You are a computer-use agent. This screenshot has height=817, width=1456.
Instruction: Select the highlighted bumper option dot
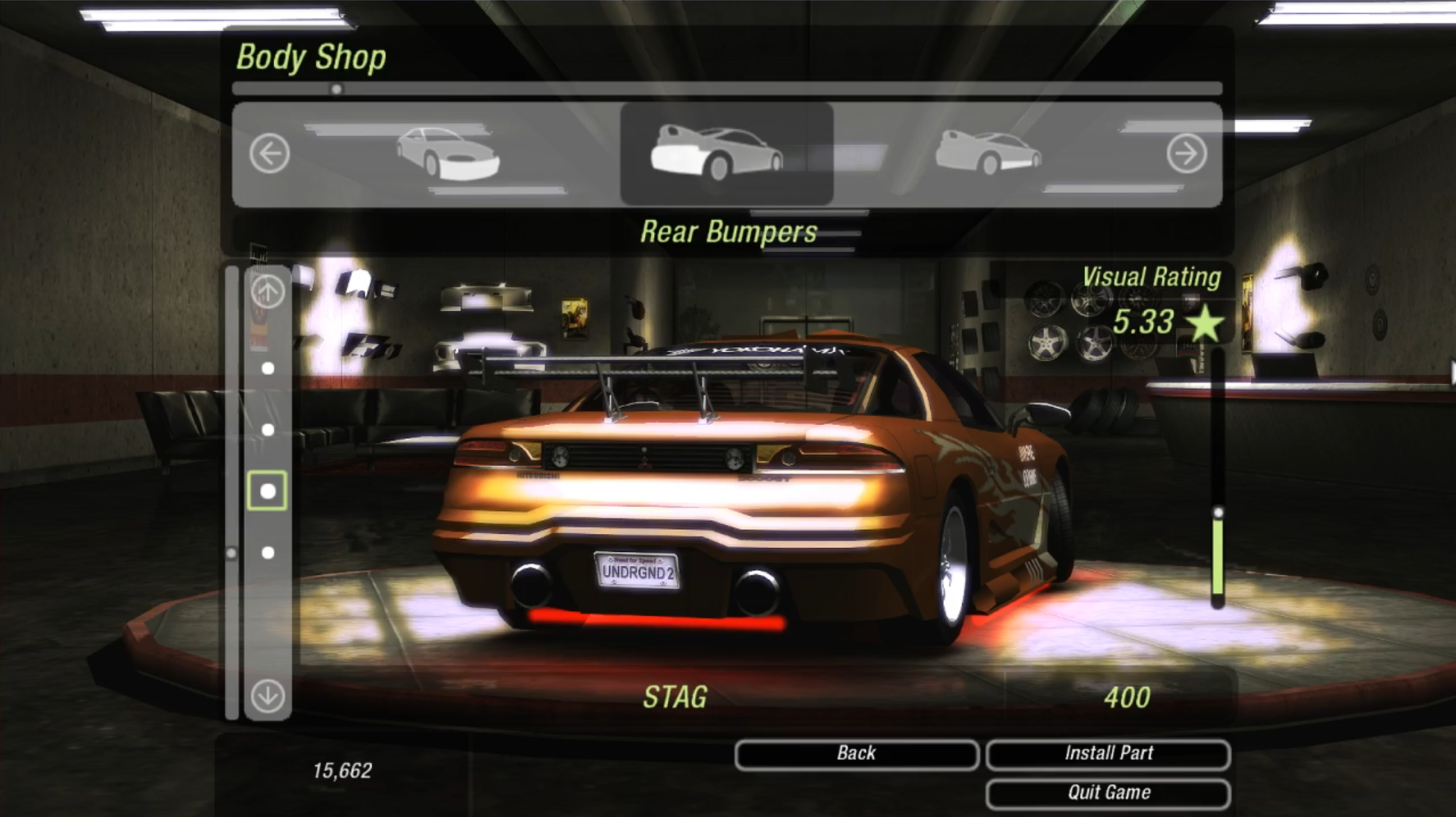click(268, 491)
